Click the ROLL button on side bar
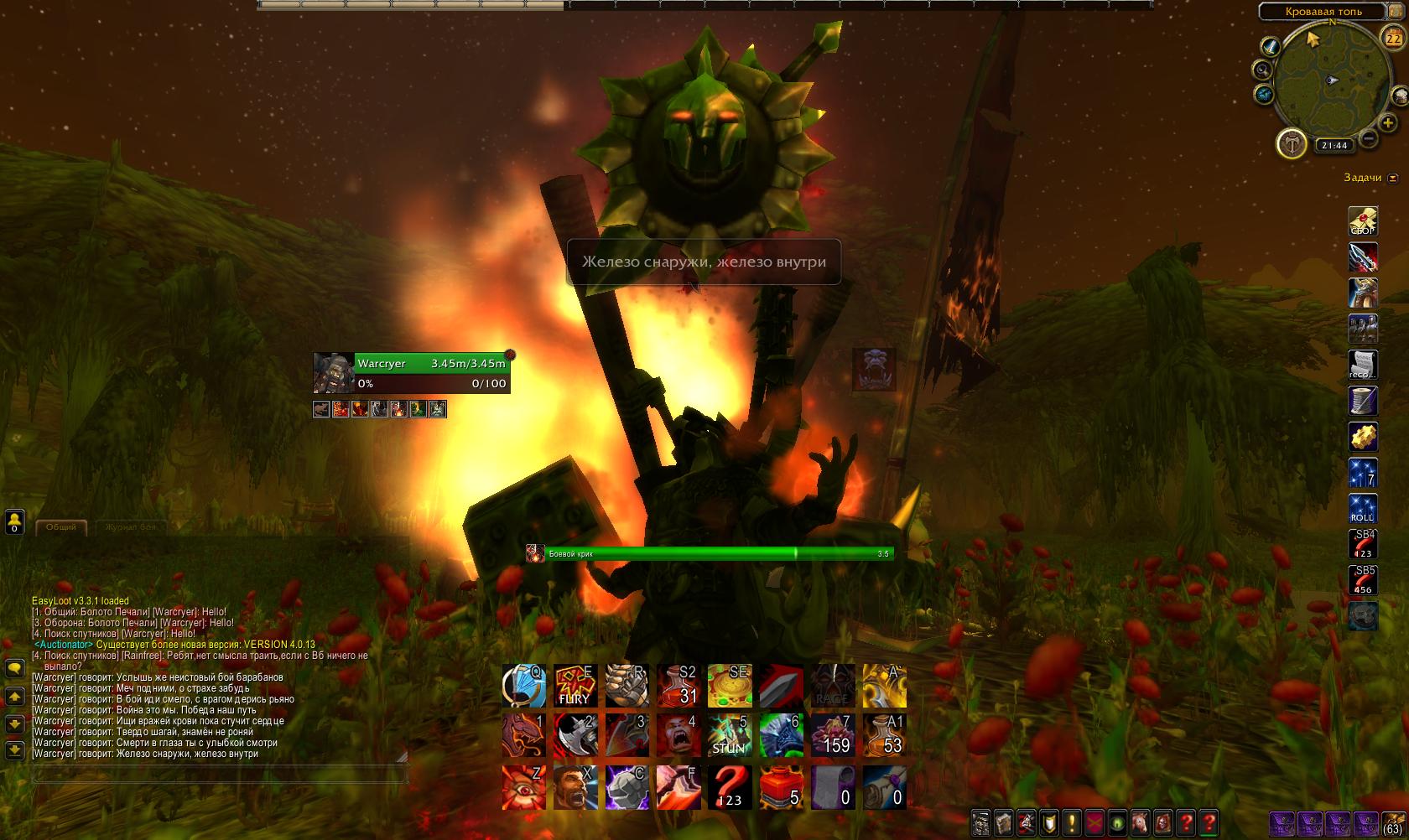This screenshot has width=1409, height=840. click(x=1363, y=509)
